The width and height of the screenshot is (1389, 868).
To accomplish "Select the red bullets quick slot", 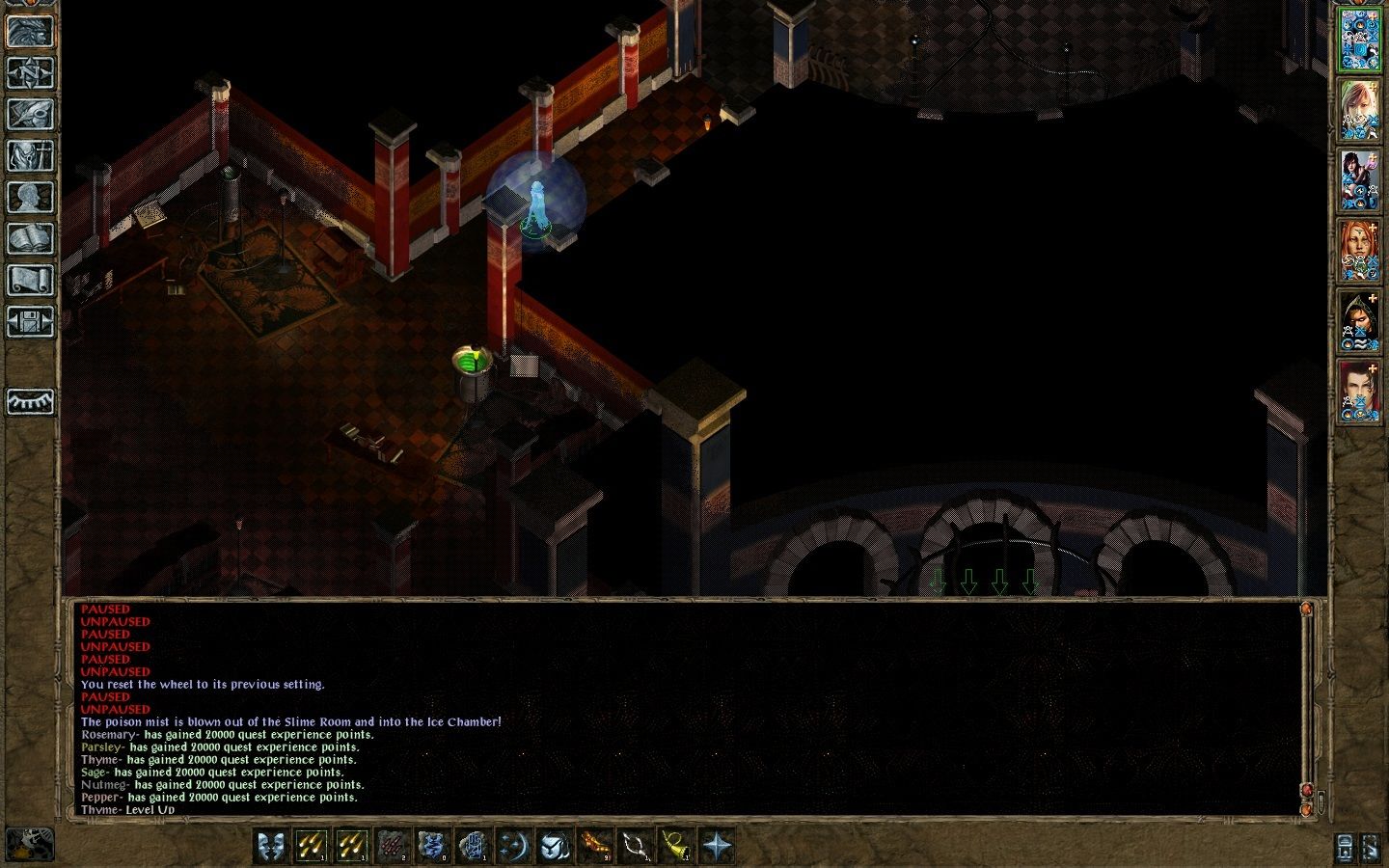I will [394, 846].
